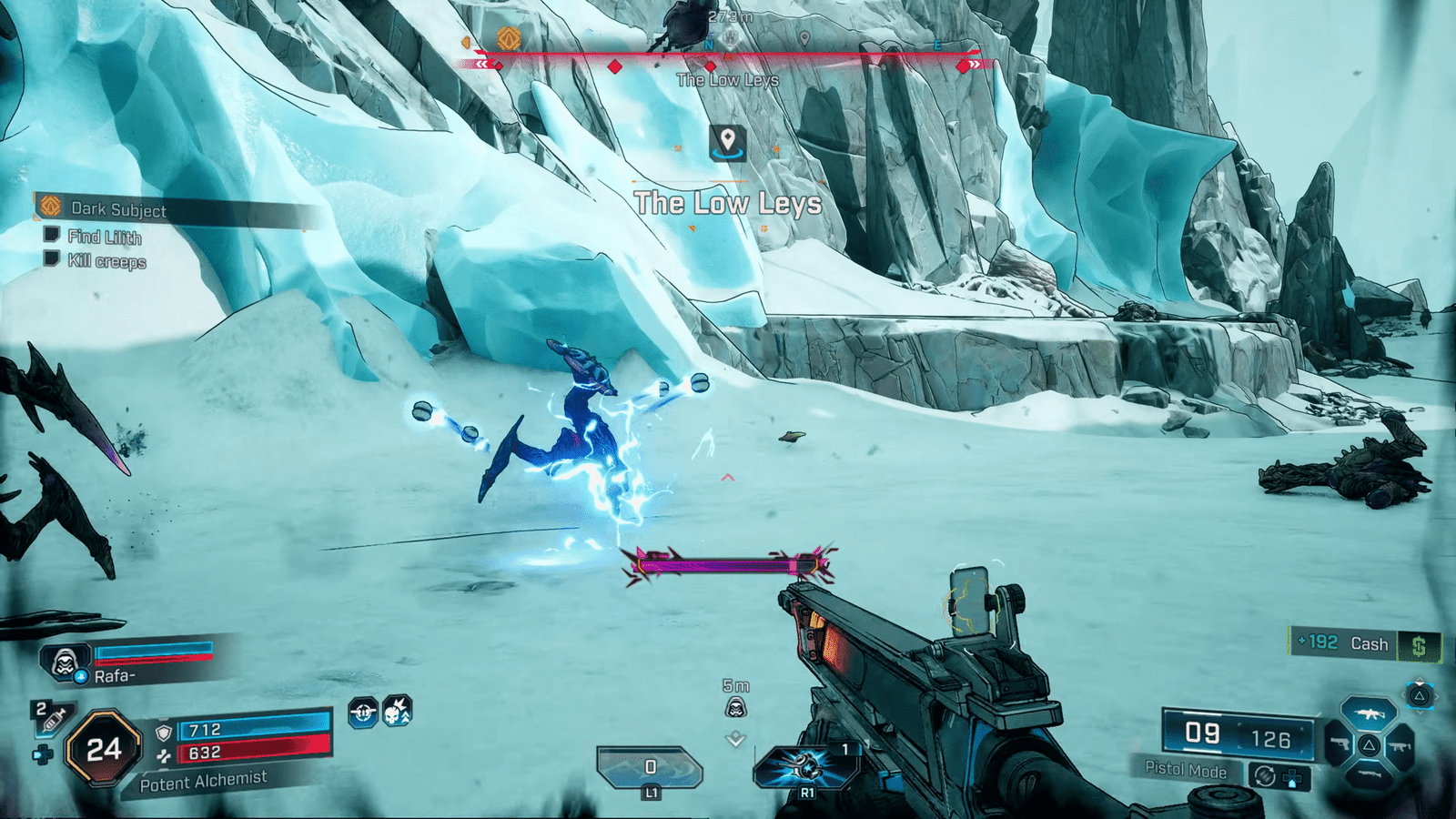This screenshot has width=1456, height=819.
Task: Switch to the long gun bottom weapon slot
Action: [x=1369, y=775]
